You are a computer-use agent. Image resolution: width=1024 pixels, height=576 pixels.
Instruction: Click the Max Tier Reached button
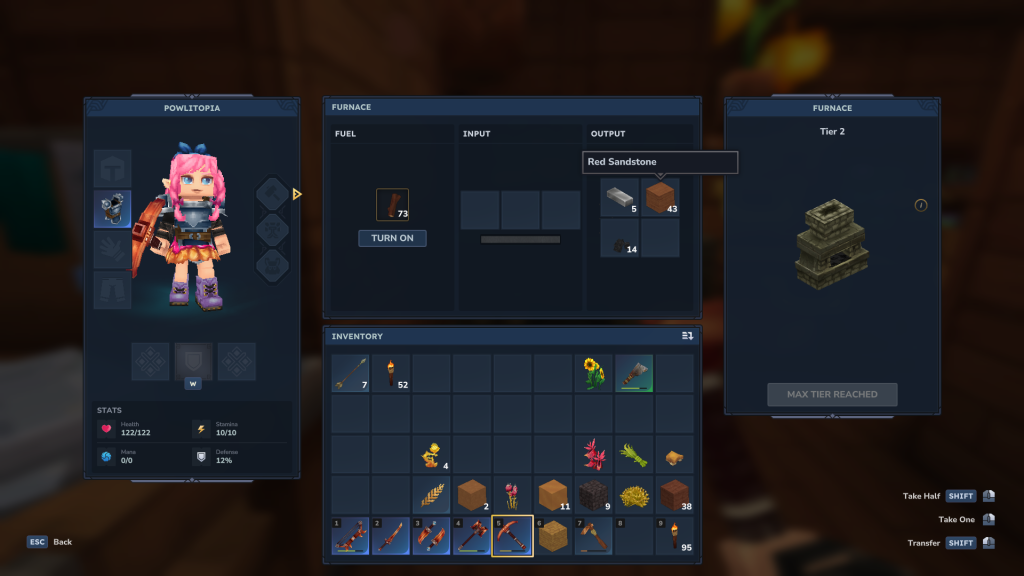click(832, 394)
